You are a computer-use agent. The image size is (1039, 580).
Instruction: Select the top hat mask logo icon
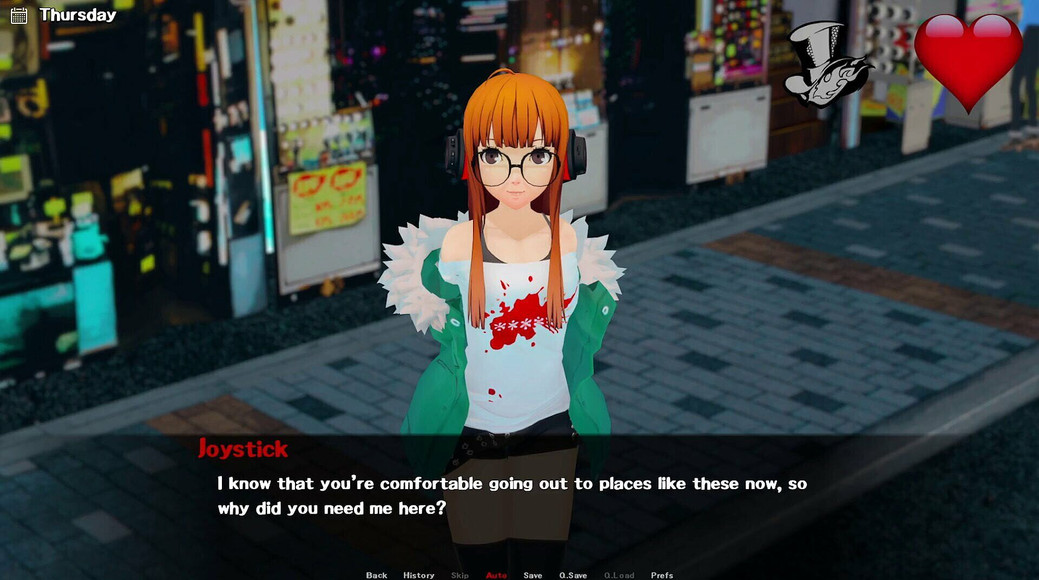[826, 64]
